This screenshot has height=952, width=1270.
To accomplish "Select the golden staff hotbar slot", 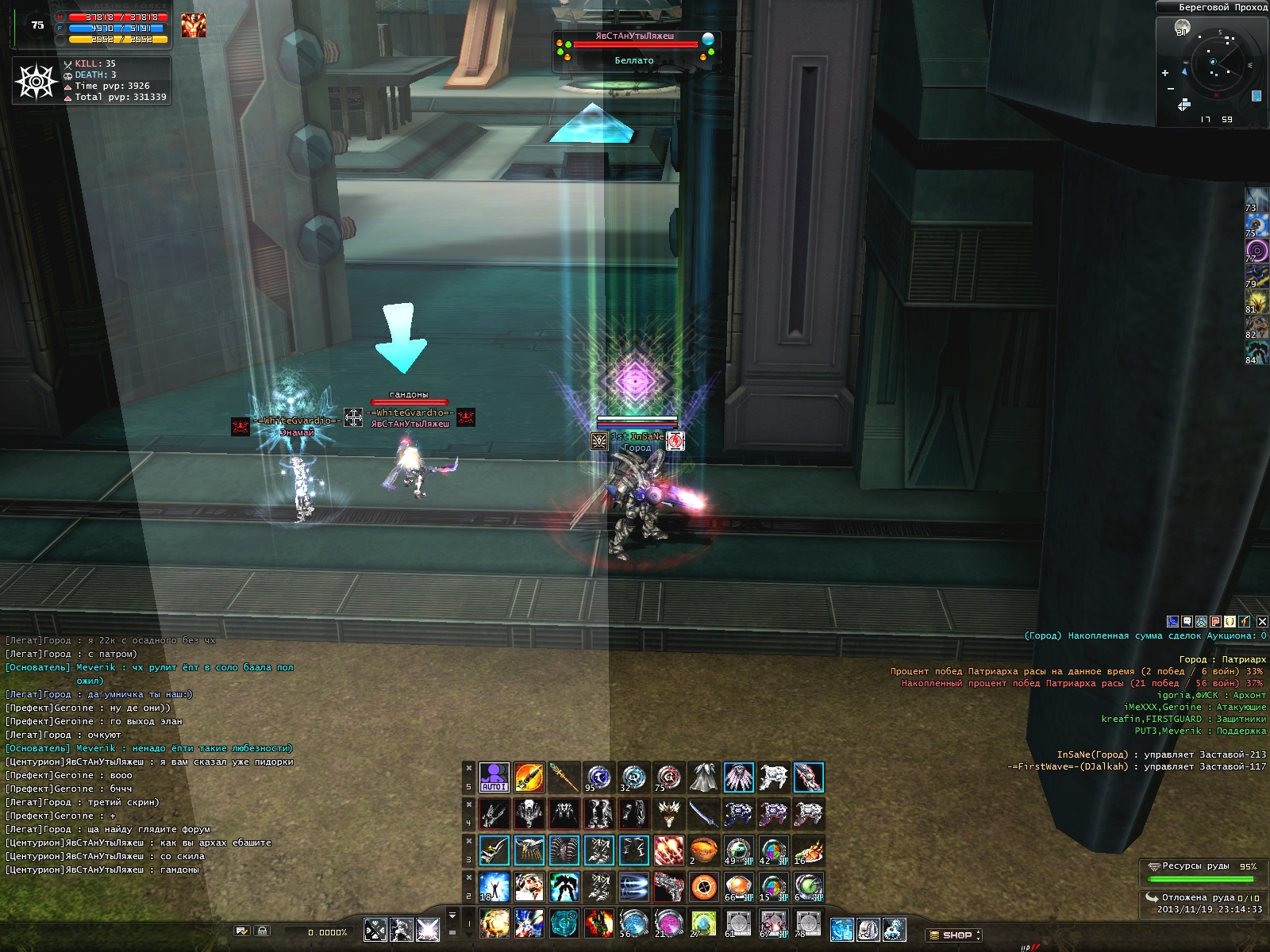I will pos(564,777).
